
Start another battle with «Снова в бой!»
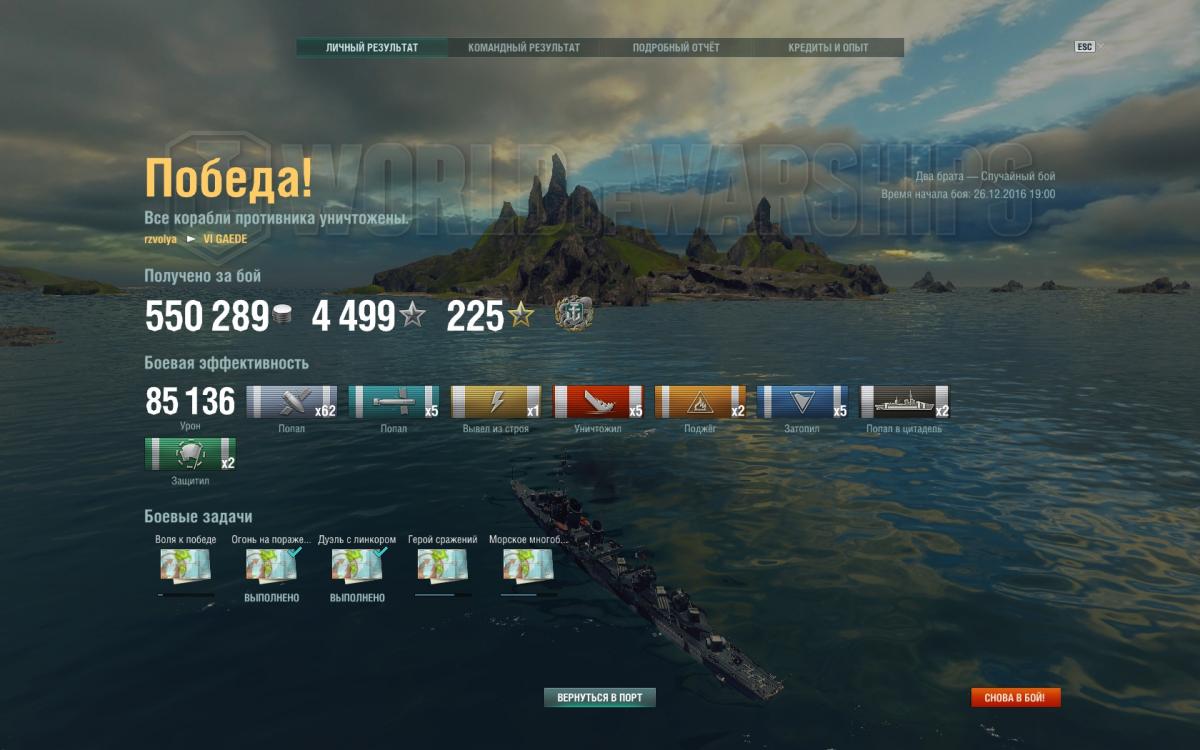[x=1015, y=698]
